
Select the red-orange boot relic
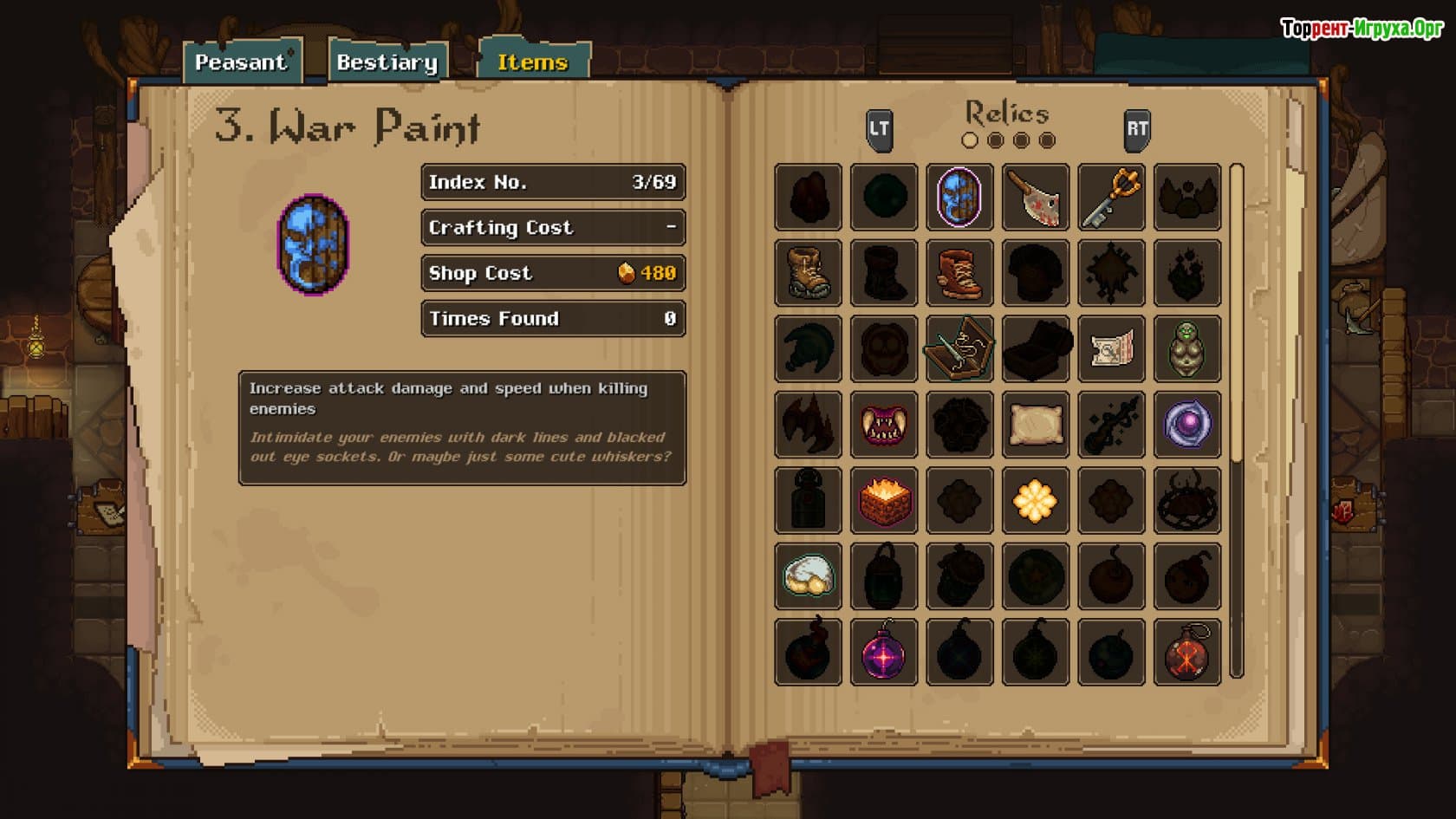coord(959,273)
